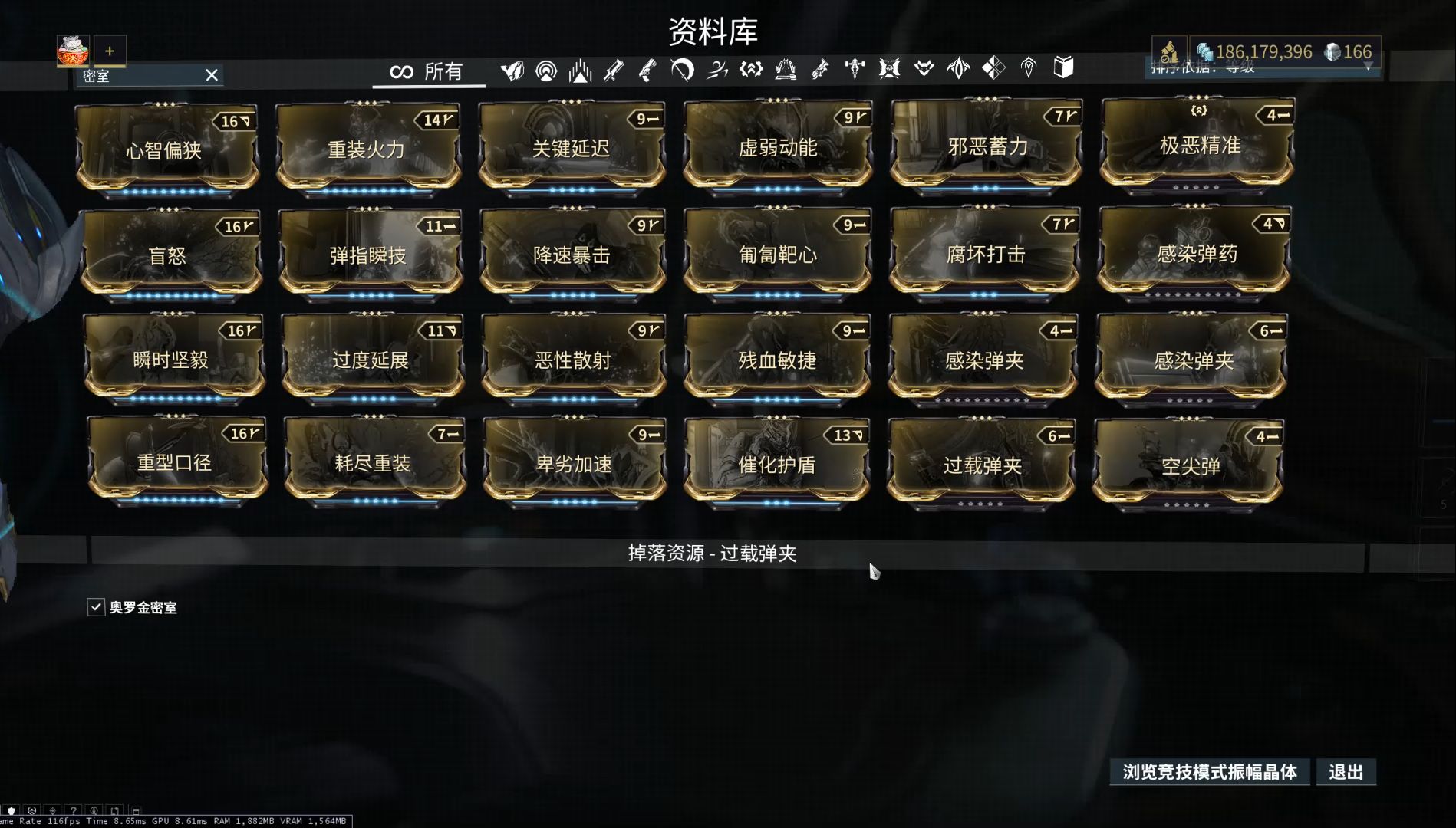Viewport: 1456px width, 828px height.
Task: Click the dropdown arrow on the sort selector
Action: [x=1369, y=67]
